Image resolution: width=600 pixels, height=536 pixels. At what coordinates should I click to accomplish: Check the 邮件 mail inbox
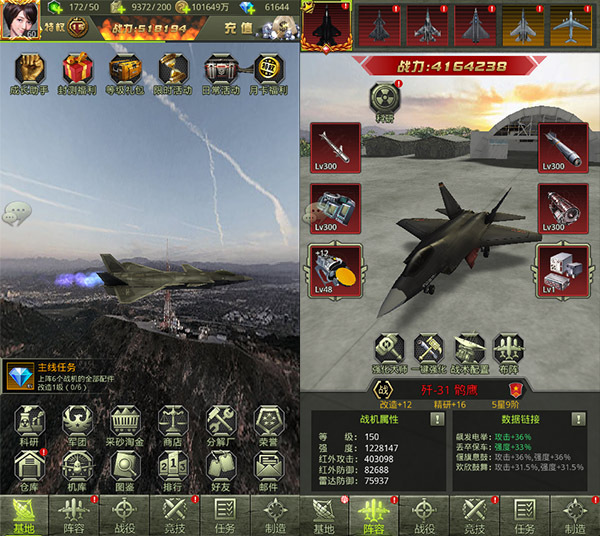click(268, 469)
